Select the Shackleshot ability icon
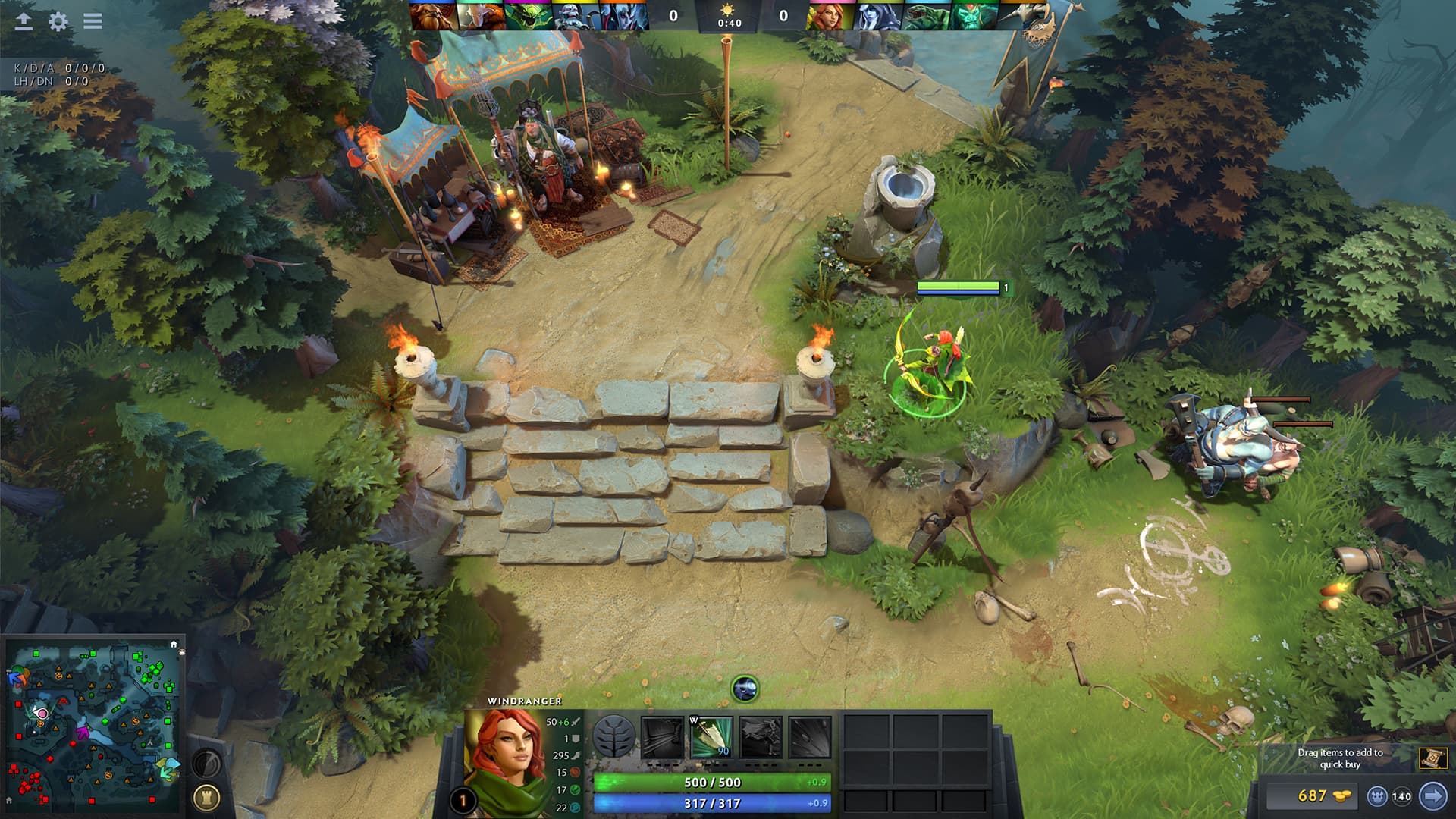Viewport: 1456px width, 819px height. click(661, 736)
